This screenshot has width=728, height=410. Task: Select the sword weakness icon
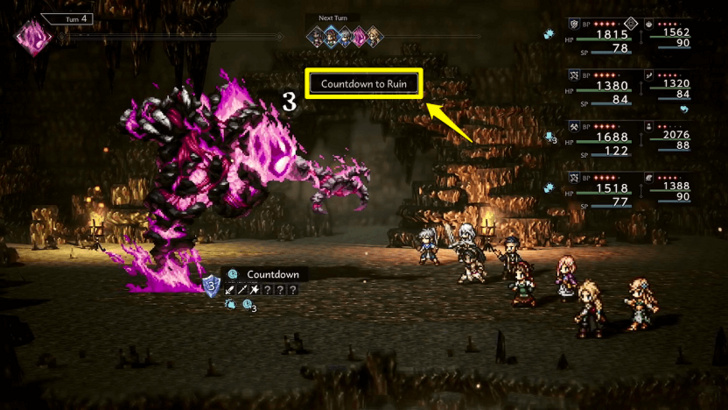click(231, 290)
